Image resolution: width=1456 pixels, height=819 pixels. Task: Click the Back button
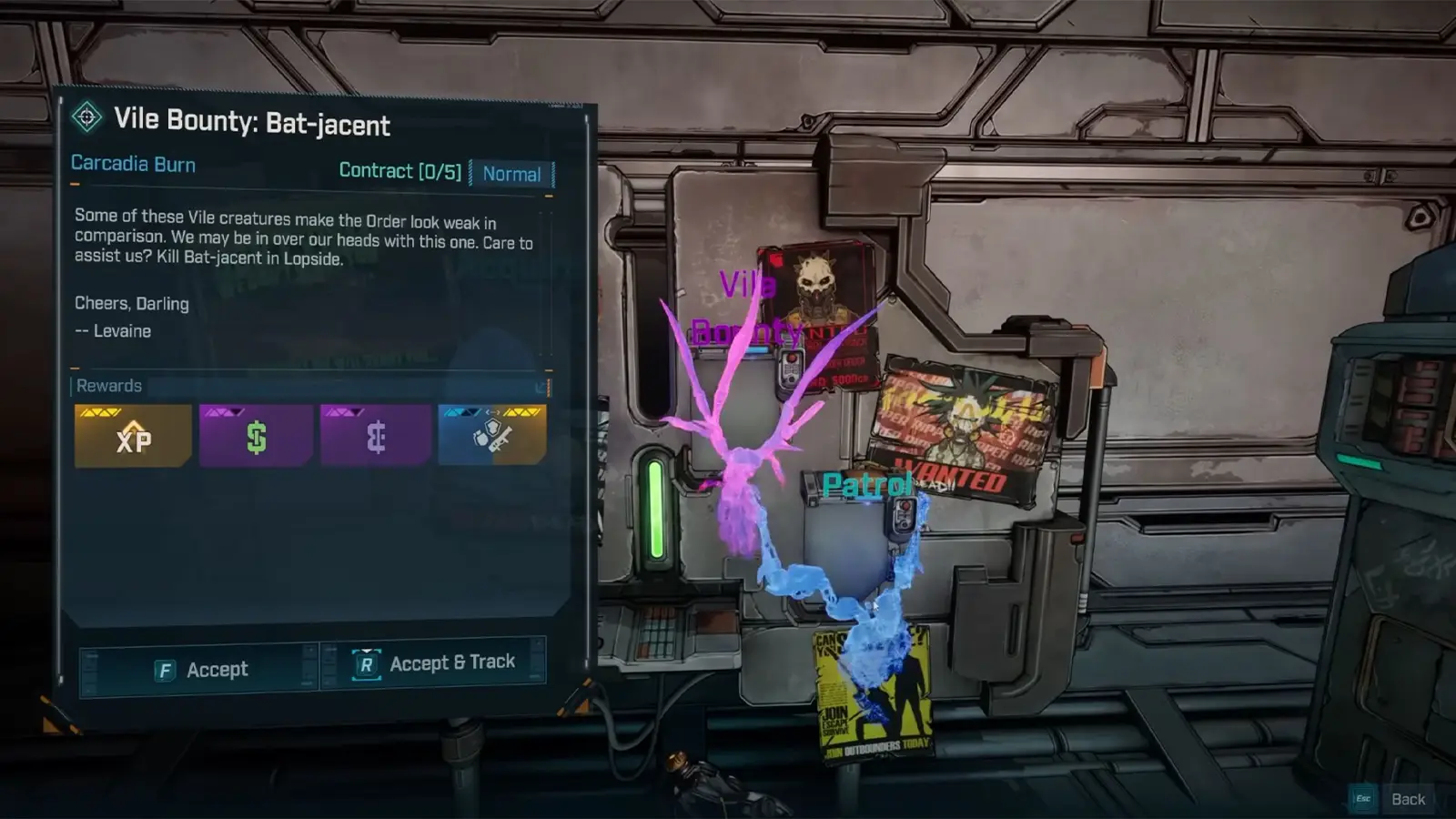point(1408,797)
